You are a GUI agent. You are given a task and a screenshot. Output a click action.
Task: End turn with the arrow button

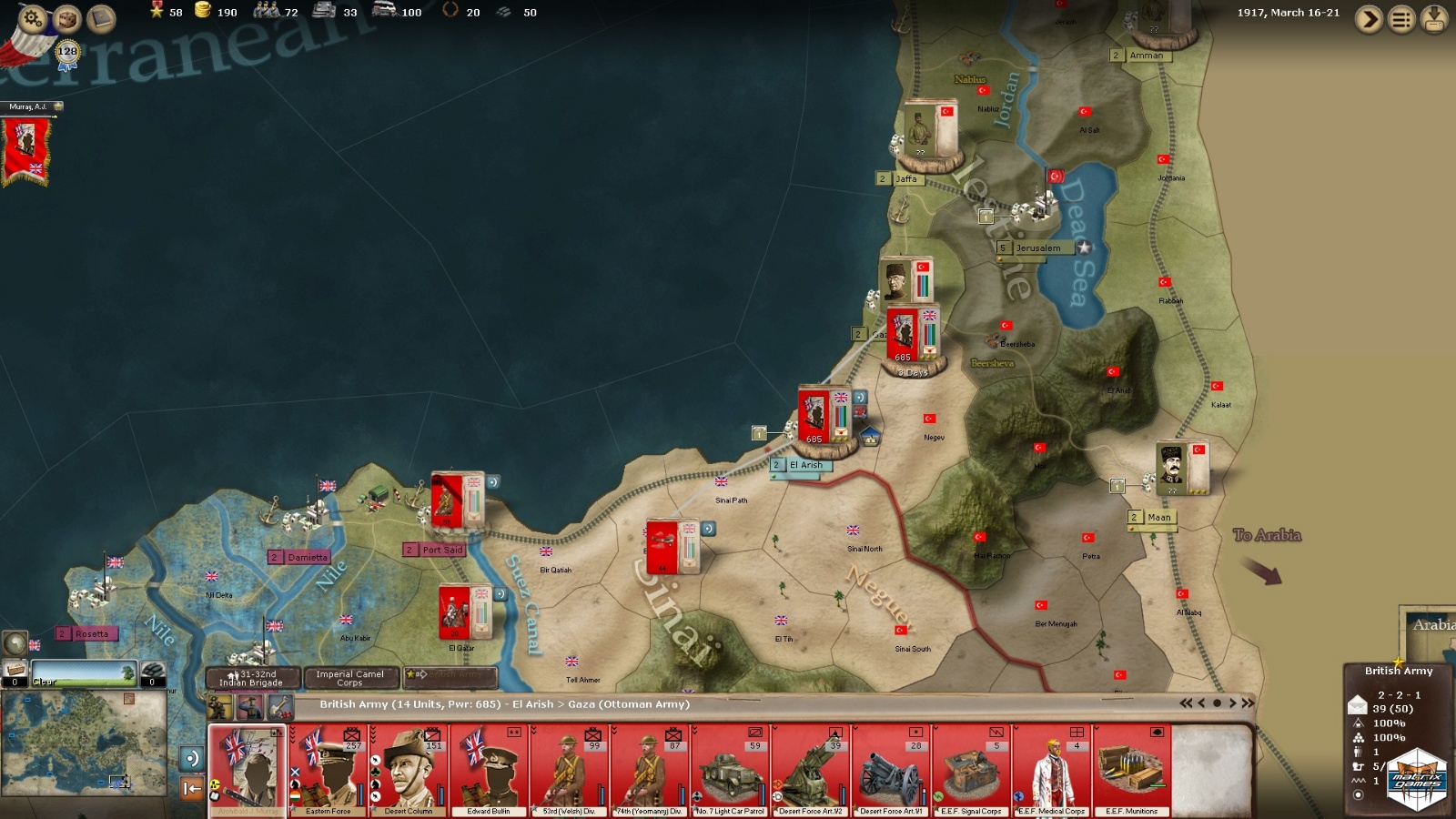click(1369, 19)
